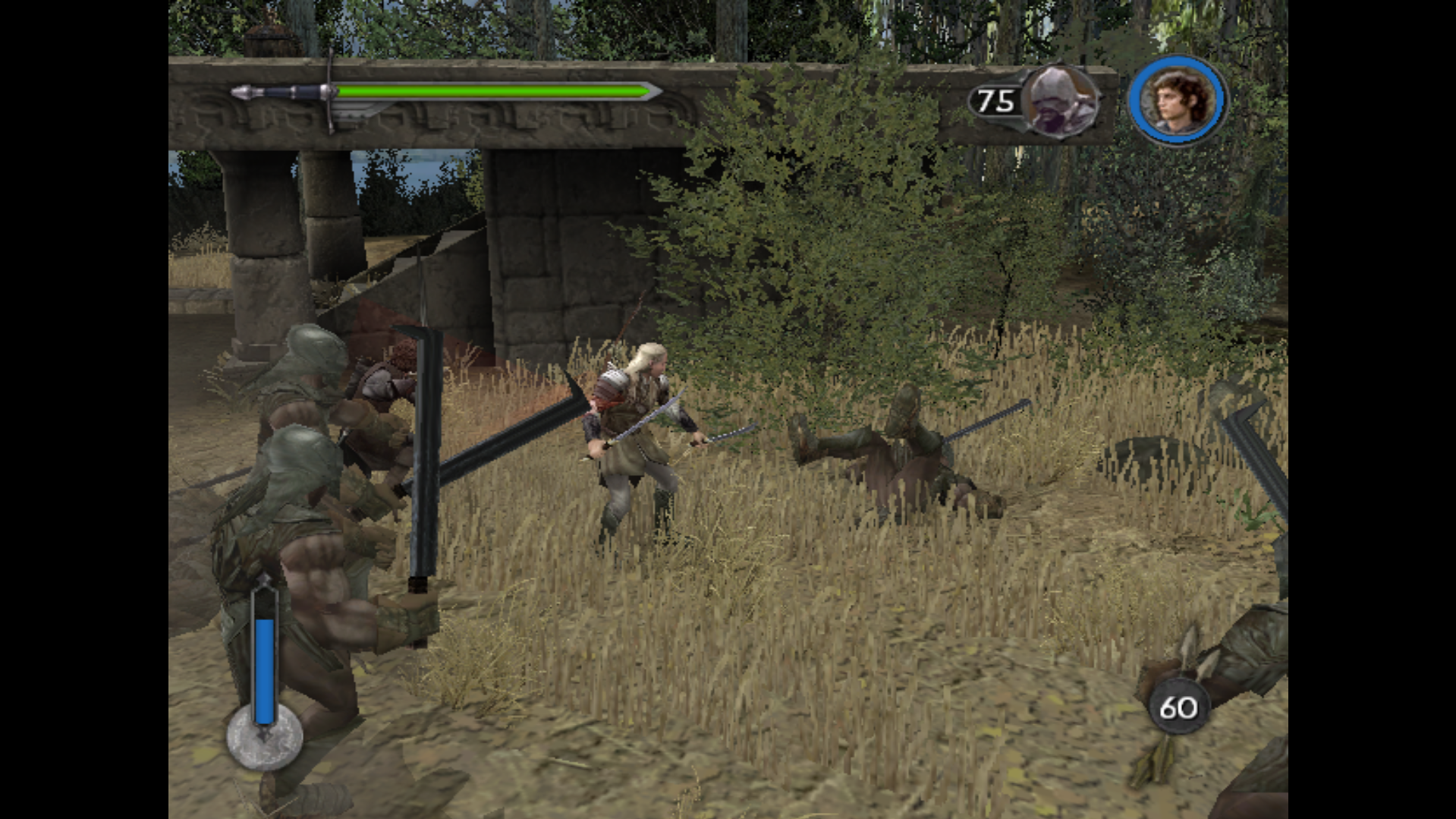The width and height of the screenshot is (1456, 819).
Task: Click the silver medallion under the blue meter
Action: [264, 739]
